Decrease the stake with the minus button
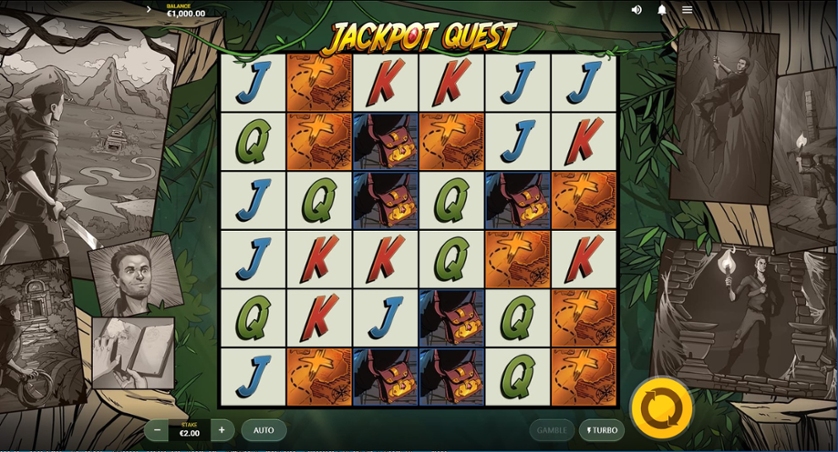Viewport: 838px width, 452px height. point(156,430)
